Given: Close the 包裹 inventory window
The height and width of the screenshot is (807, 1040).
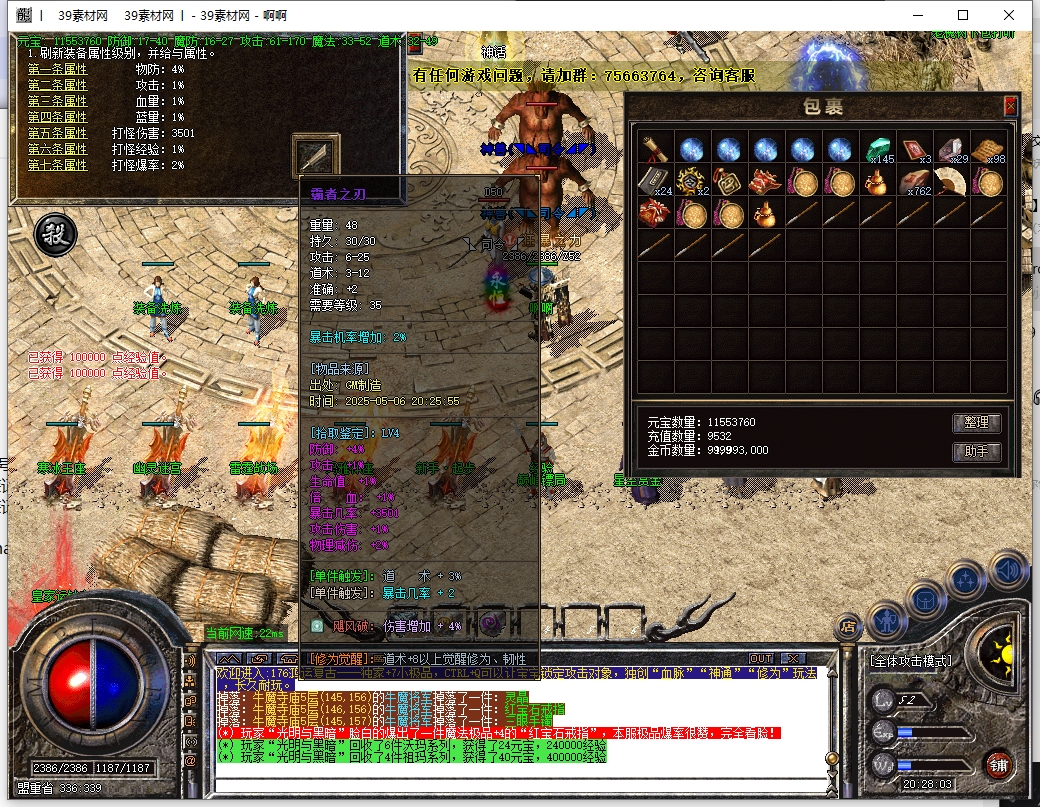Looking at the screenshot, I should (x=1010, y=106).
